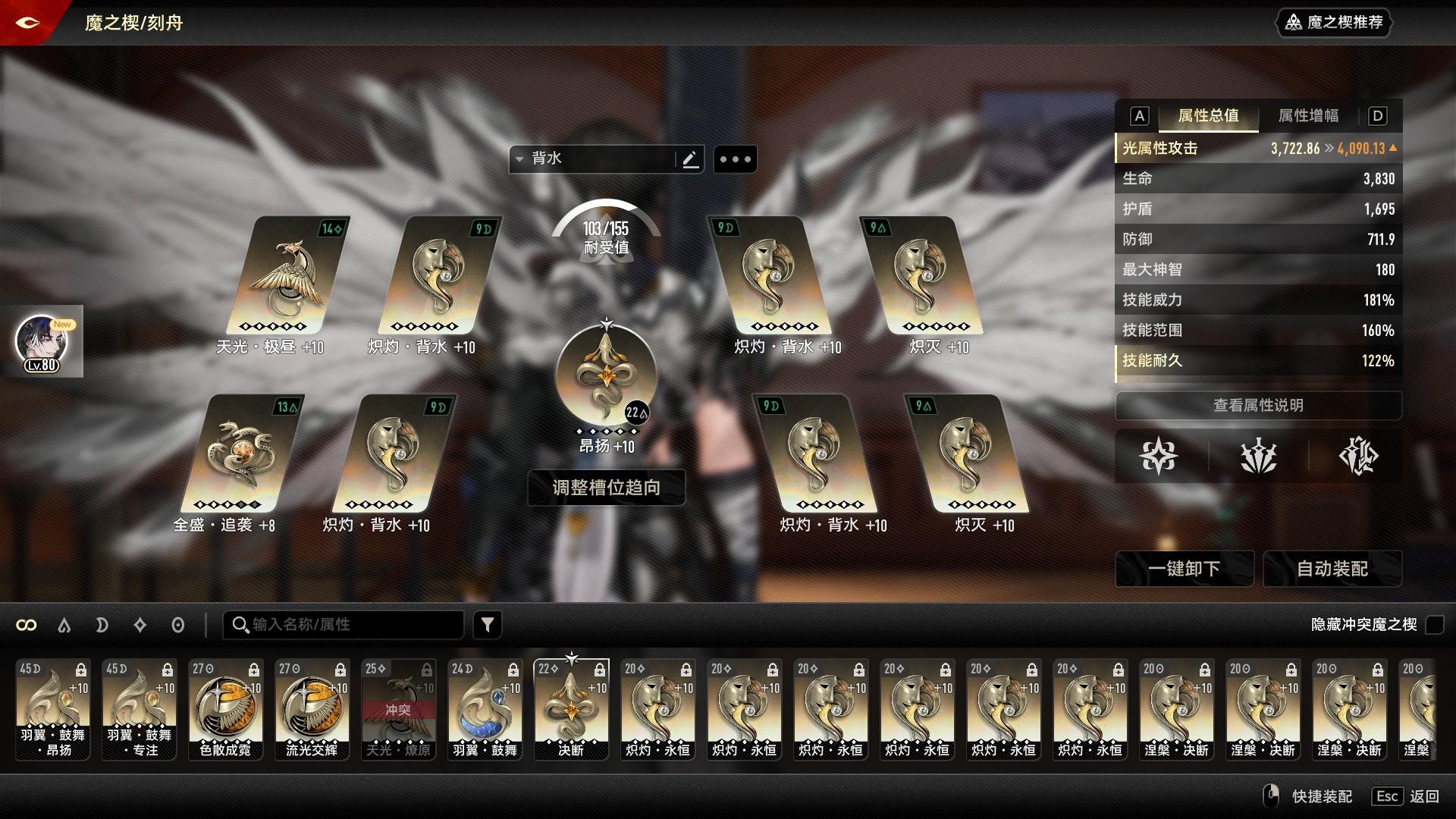Auto-equip using 自动装配 button

[x=1332, y=569]
